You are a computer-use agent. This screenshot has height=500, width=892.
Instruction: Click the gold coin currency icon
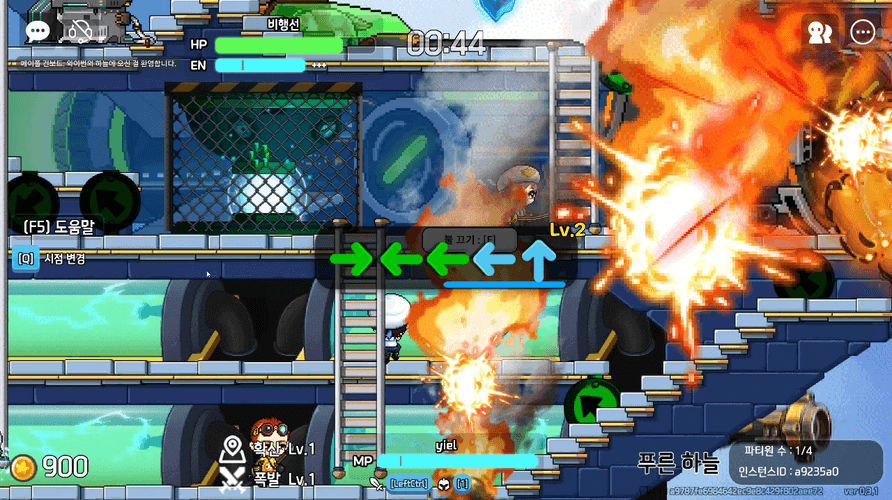pos(23,467)
